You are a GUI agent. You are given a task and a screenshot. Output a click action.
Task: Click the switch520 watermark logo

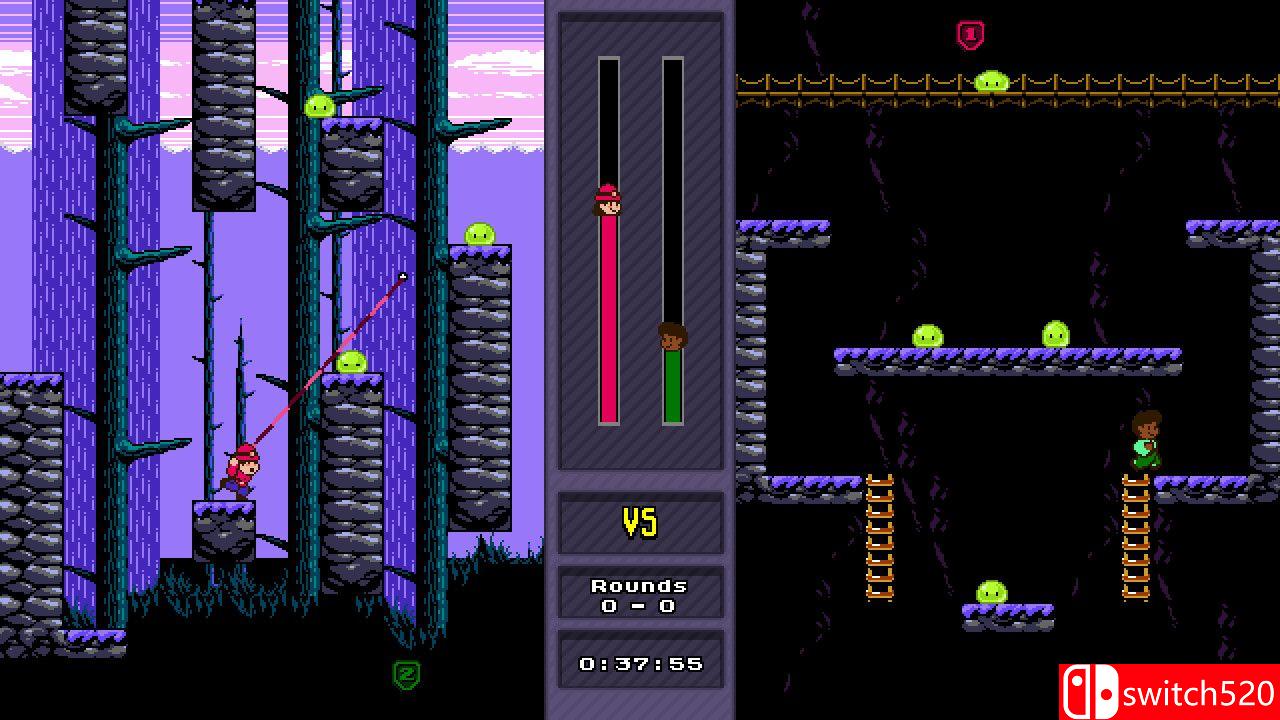(1169, 692)
